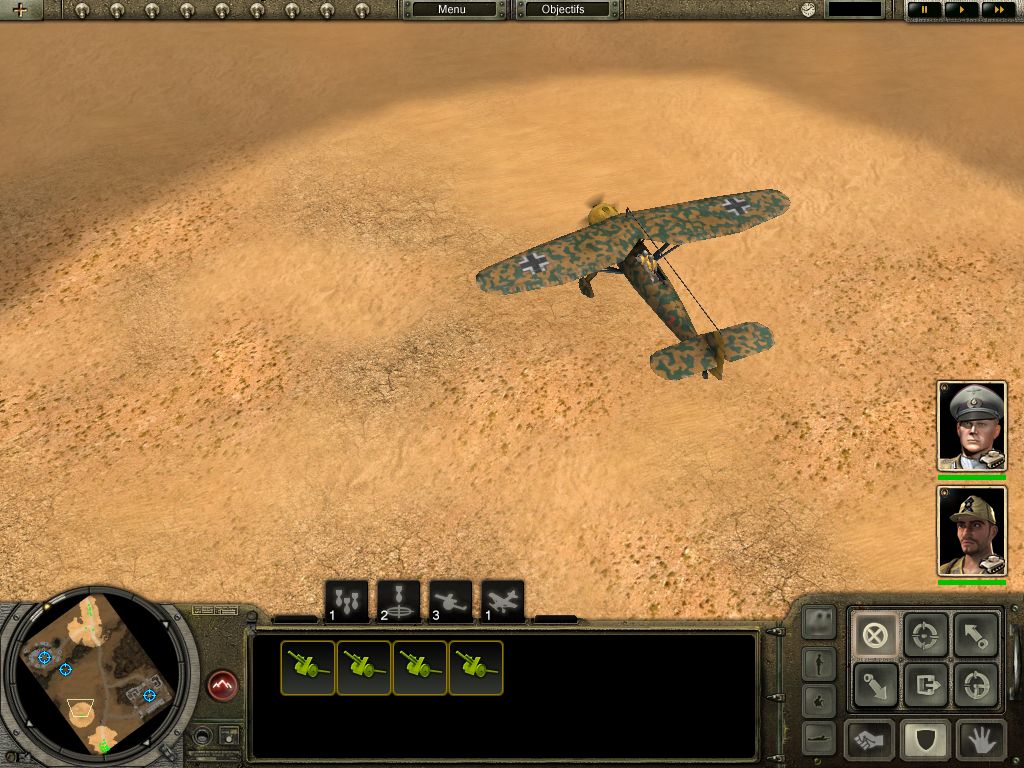Activate fast-forward game speed
1024x768 pixels.
click(996, 10)
